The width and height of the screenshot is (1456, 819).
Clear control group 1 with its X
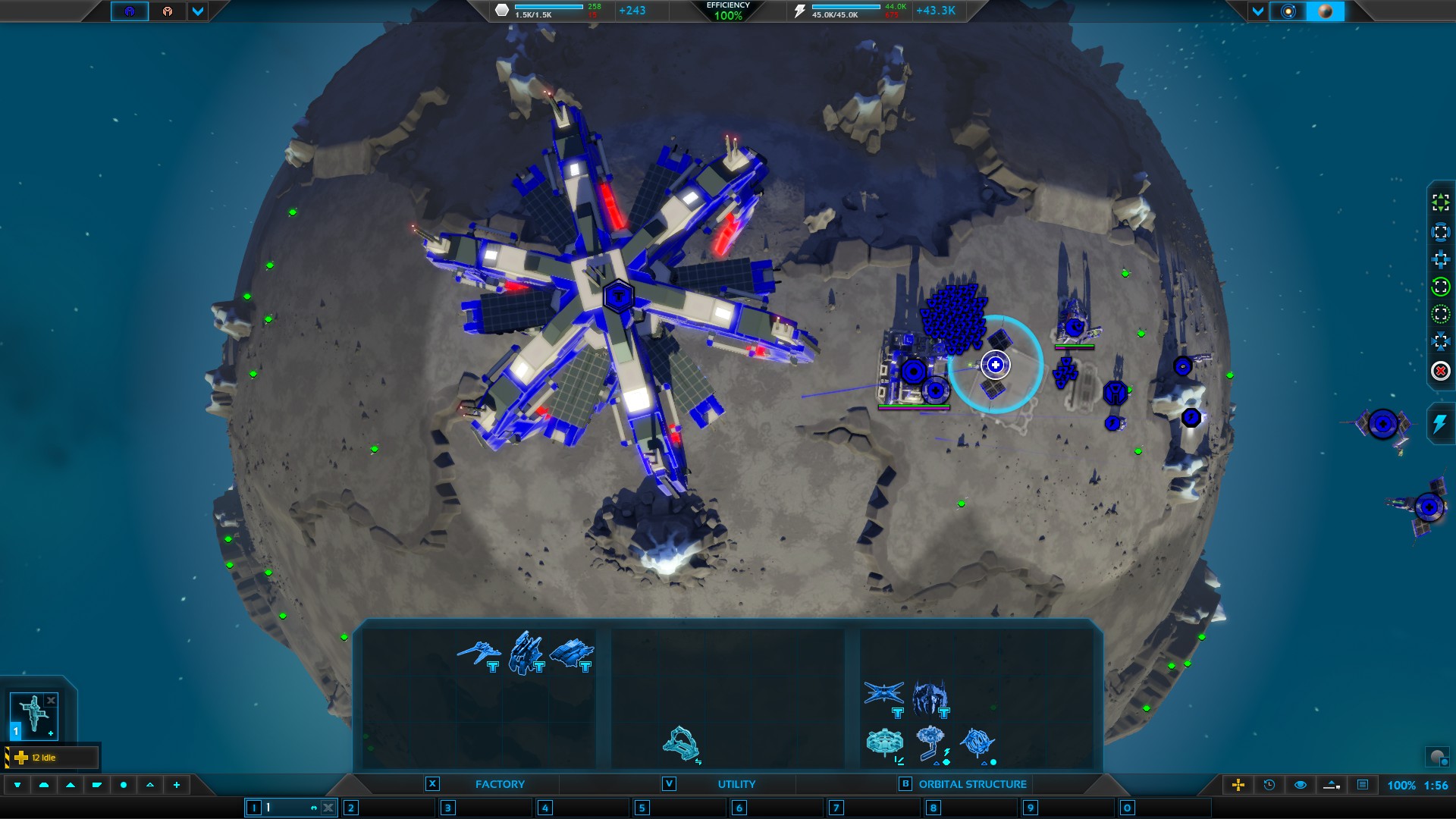point(328,808)
